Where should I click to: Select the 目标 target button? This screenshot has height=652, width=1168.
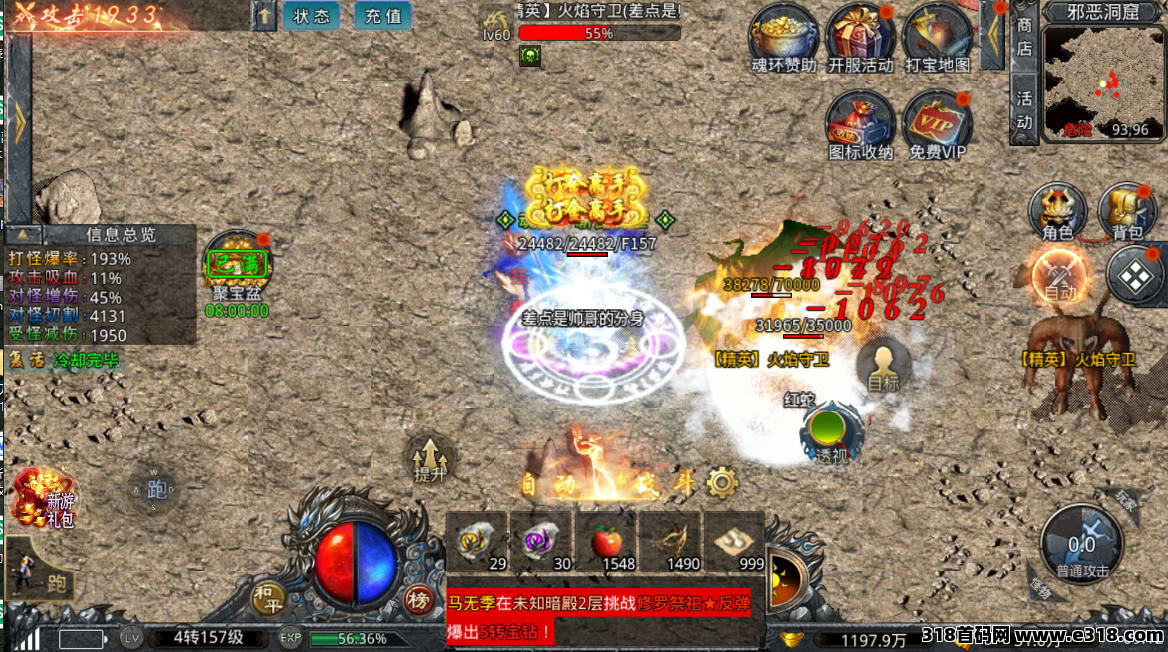tap(883, 365)
